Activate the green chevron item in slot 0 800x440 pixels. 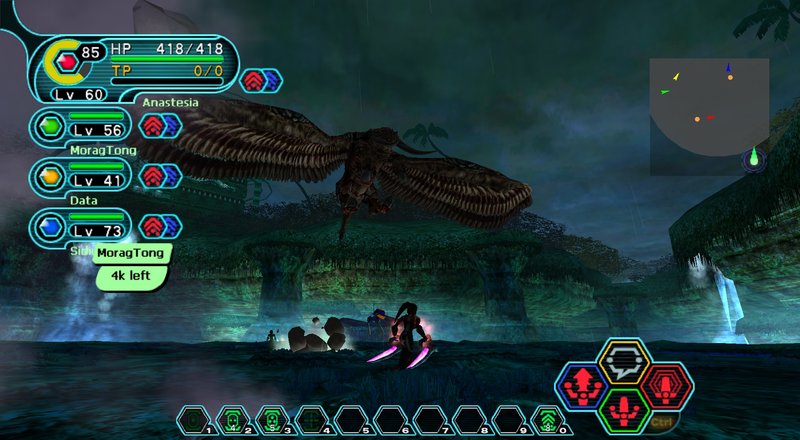coord(546,420)
